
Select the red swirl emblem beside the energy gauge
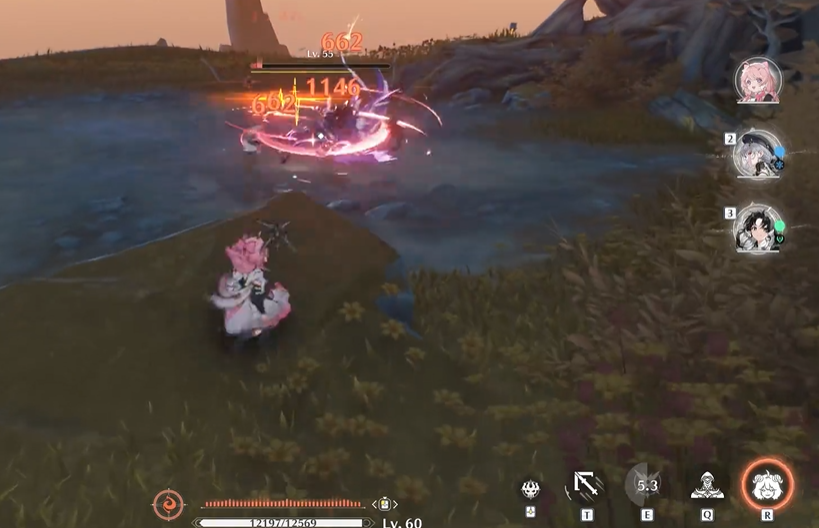pos(167,504)
